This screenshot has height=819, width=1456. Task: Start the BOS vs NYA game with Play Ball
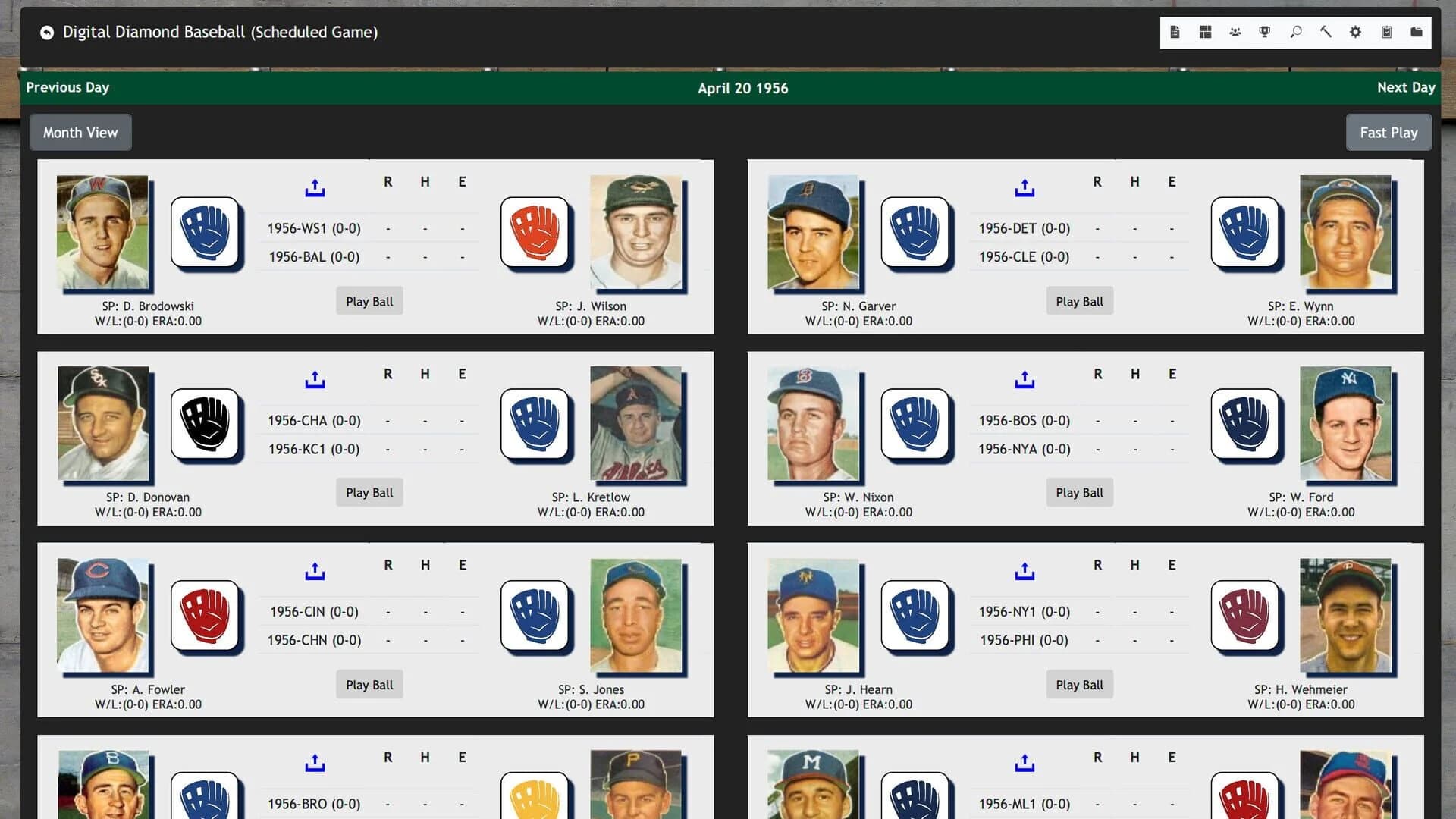[1079, 492]
